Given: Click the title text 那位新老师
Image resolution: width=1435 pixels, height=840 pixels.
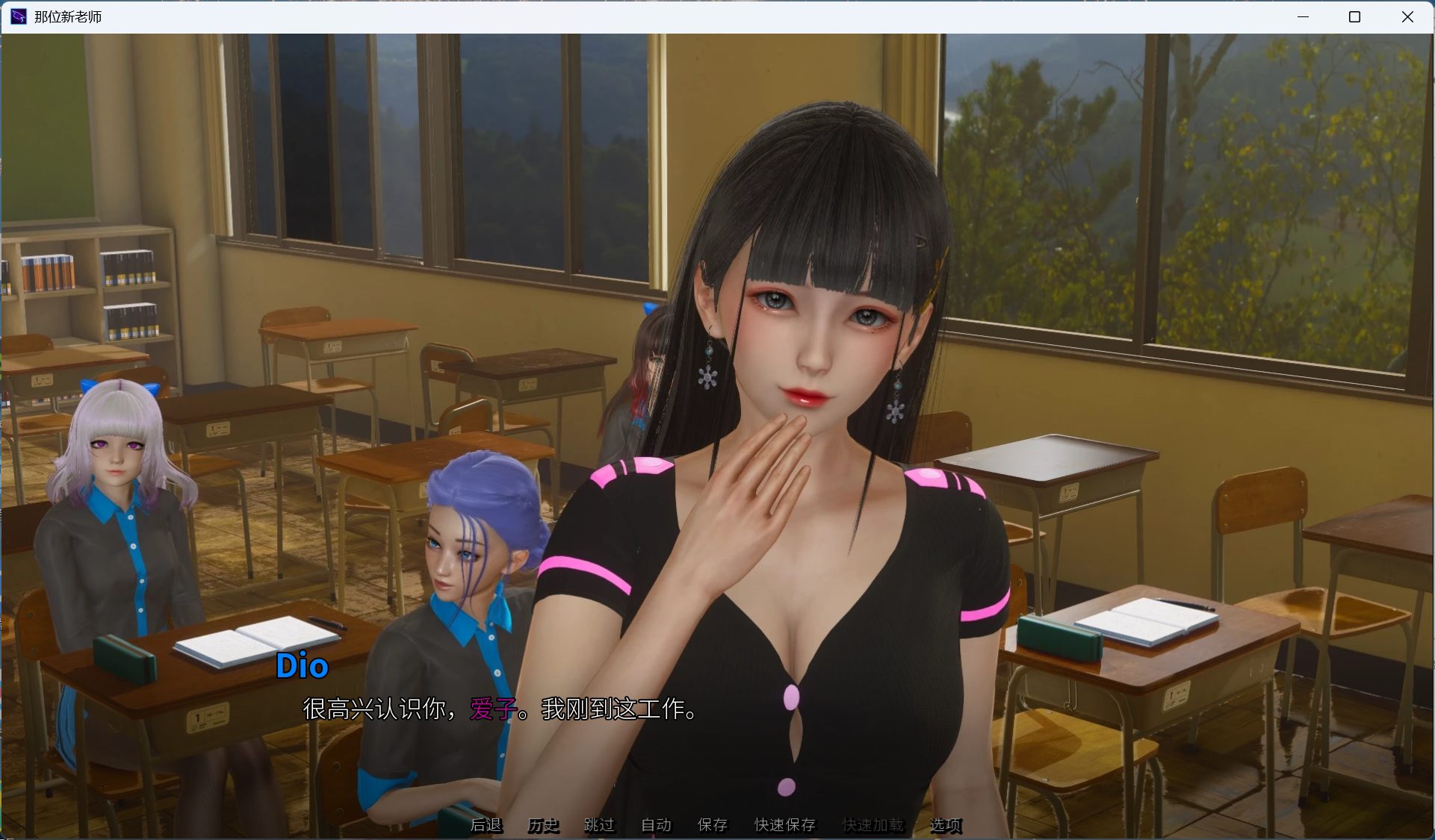Looking at the screenshot, I should click(x=66, y=16).
